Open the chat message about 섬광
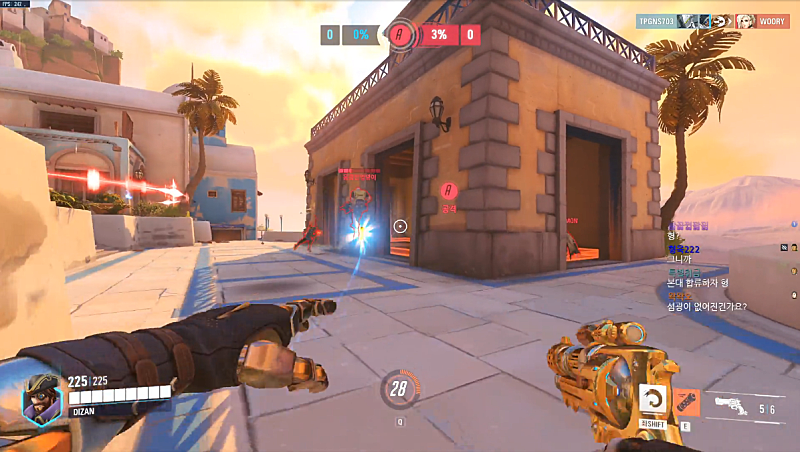This screenshot has width=800, height=452. tap(711, 306)
